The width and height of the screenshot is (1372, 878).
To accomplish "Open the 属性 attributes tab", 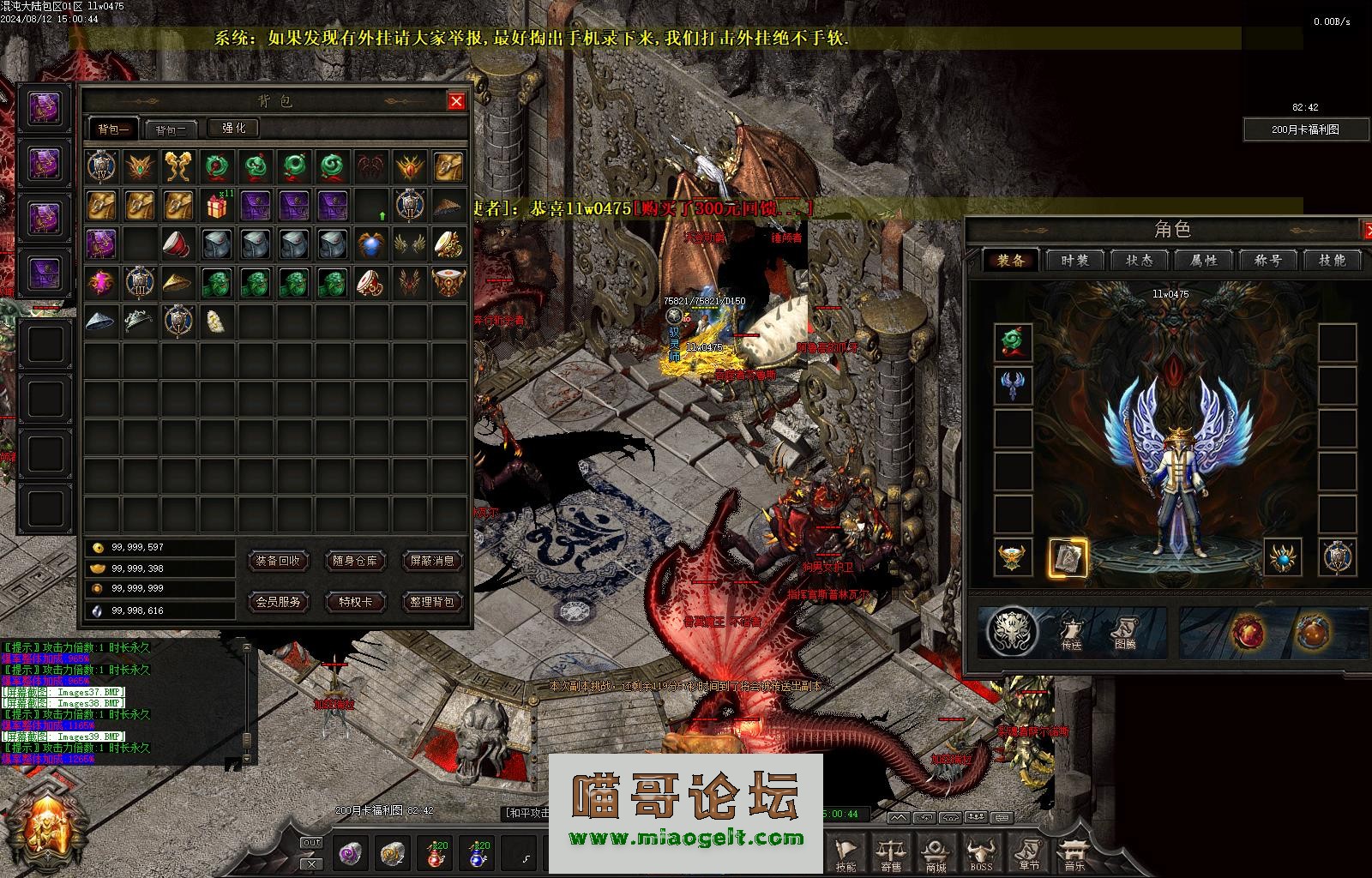I will click(1204, 261).
